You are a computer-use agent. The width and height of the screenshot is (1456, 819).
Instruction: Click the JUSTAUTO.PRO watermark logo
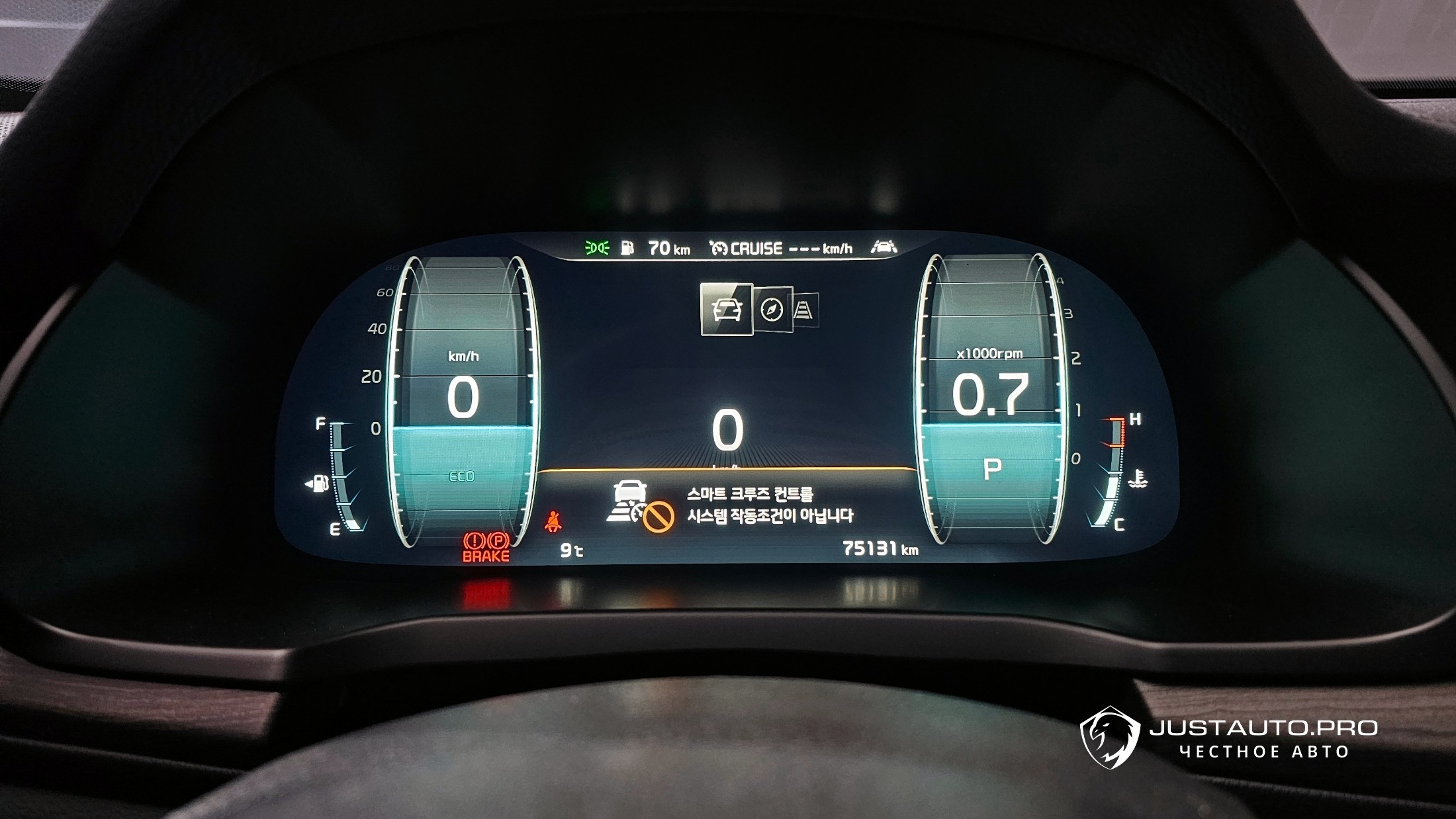[x=1110, y=736]
